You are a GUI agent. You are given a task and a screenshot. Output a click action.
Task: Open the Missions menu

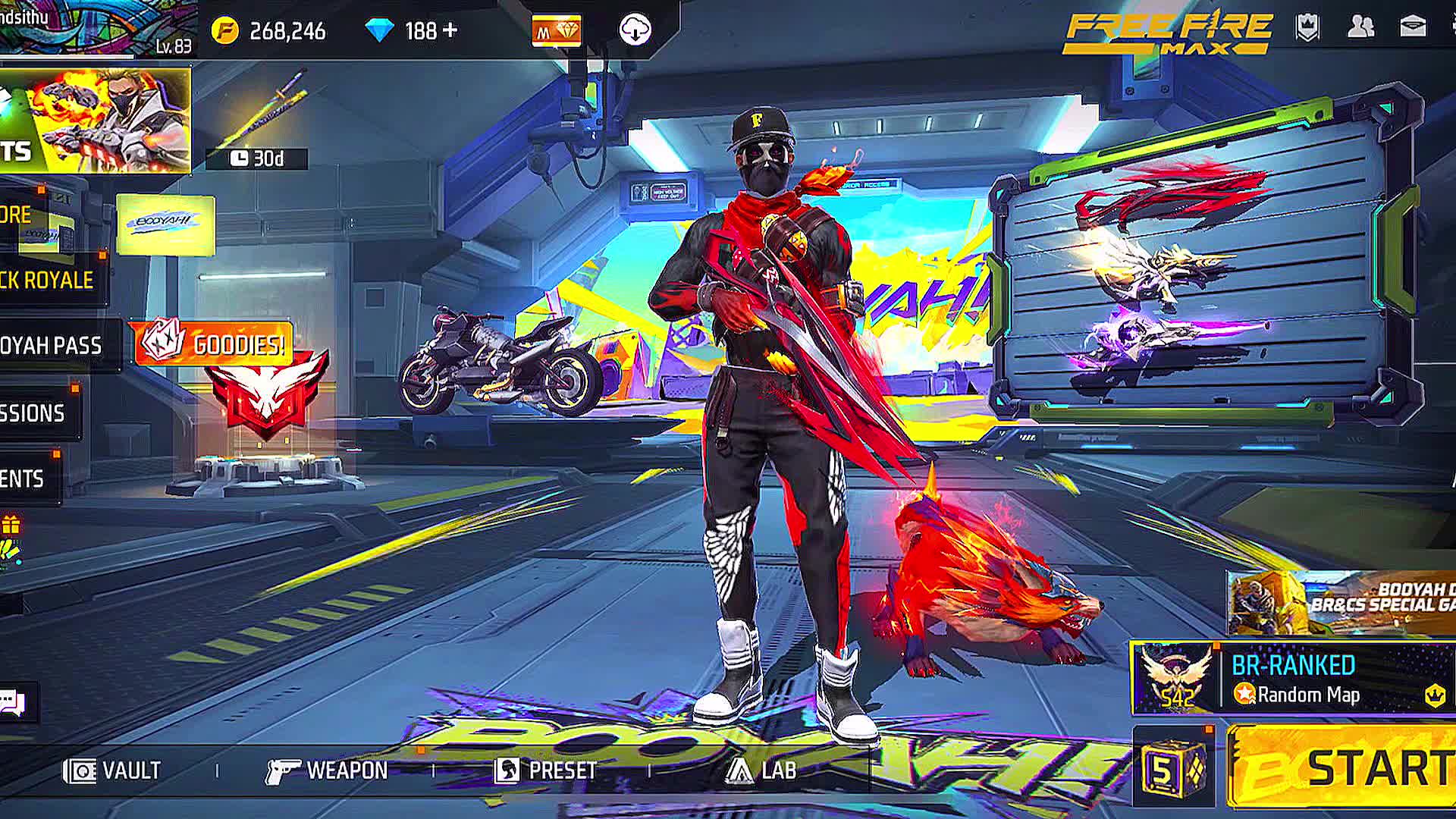point(33,413)
